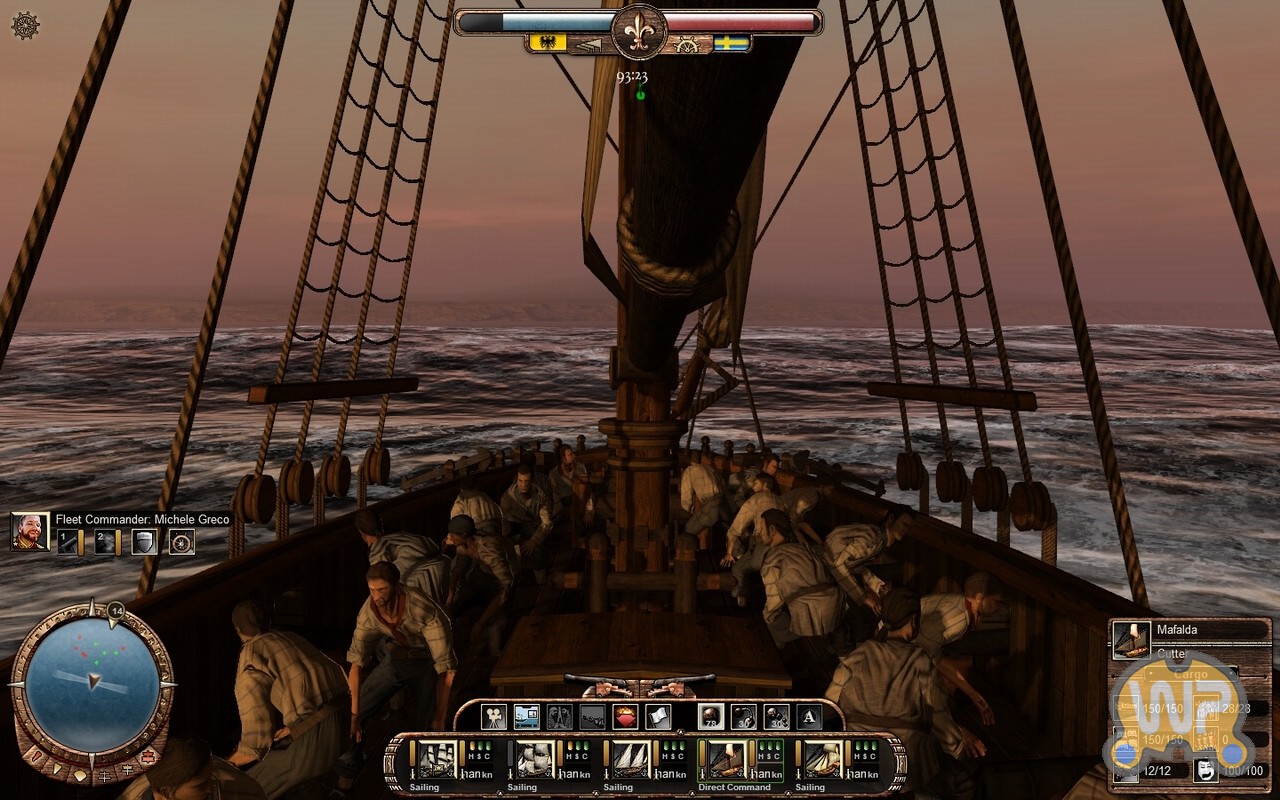Activate the burning red ship icon
The height and width of the screenshot is (800, 1280).
point(625,716)
